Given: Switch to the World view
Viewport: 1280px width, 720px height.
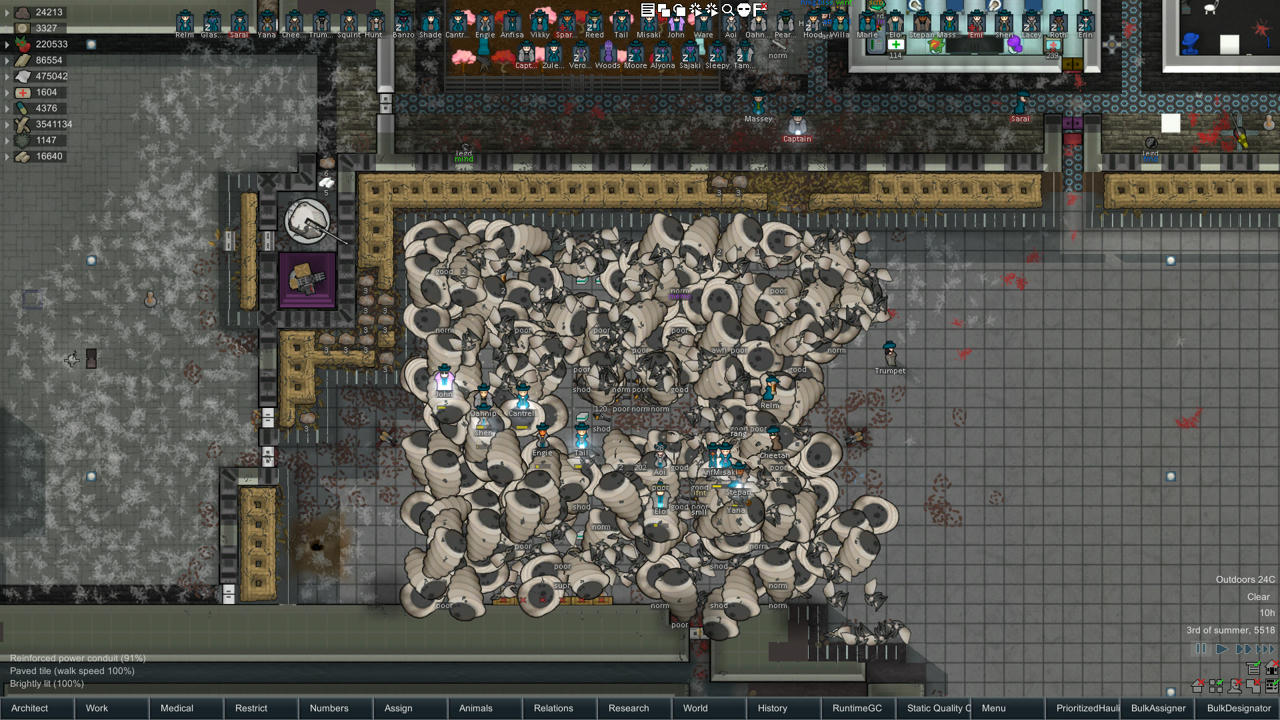Looking at the screenshot, I should point(695,708).
